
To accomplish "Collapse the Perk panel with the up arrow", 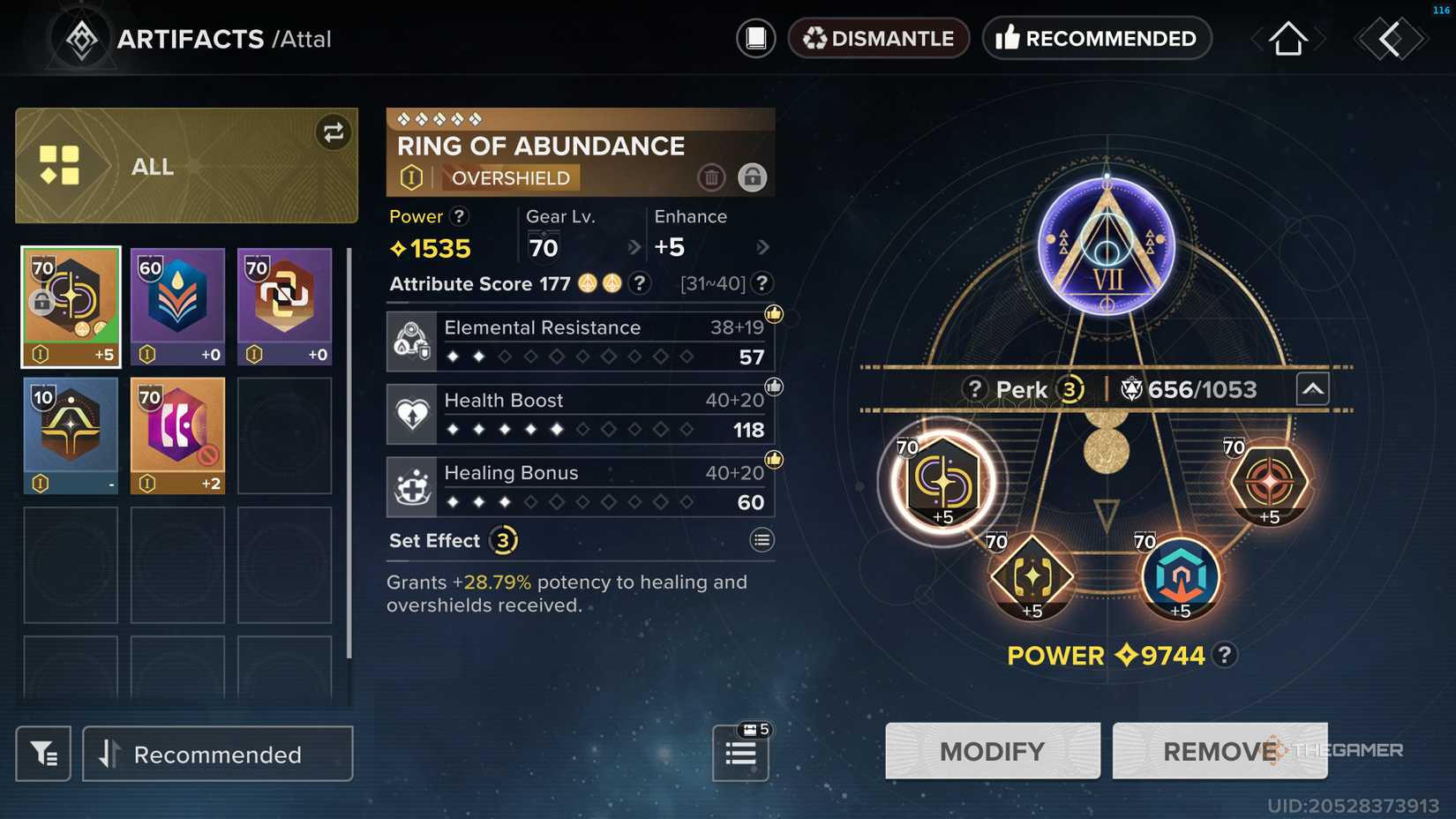I will coord(1313,387).
